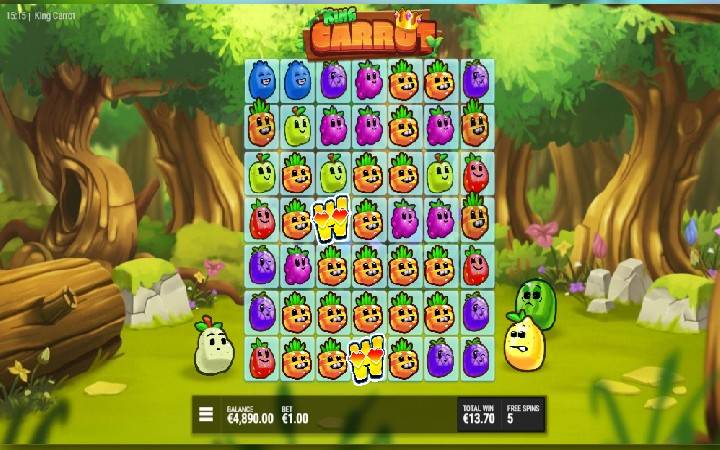The height and width of the screenshot is (450, 720).
Task: Open the hamburger menu in the bottom bar
Action: click(x=206, y=414)
